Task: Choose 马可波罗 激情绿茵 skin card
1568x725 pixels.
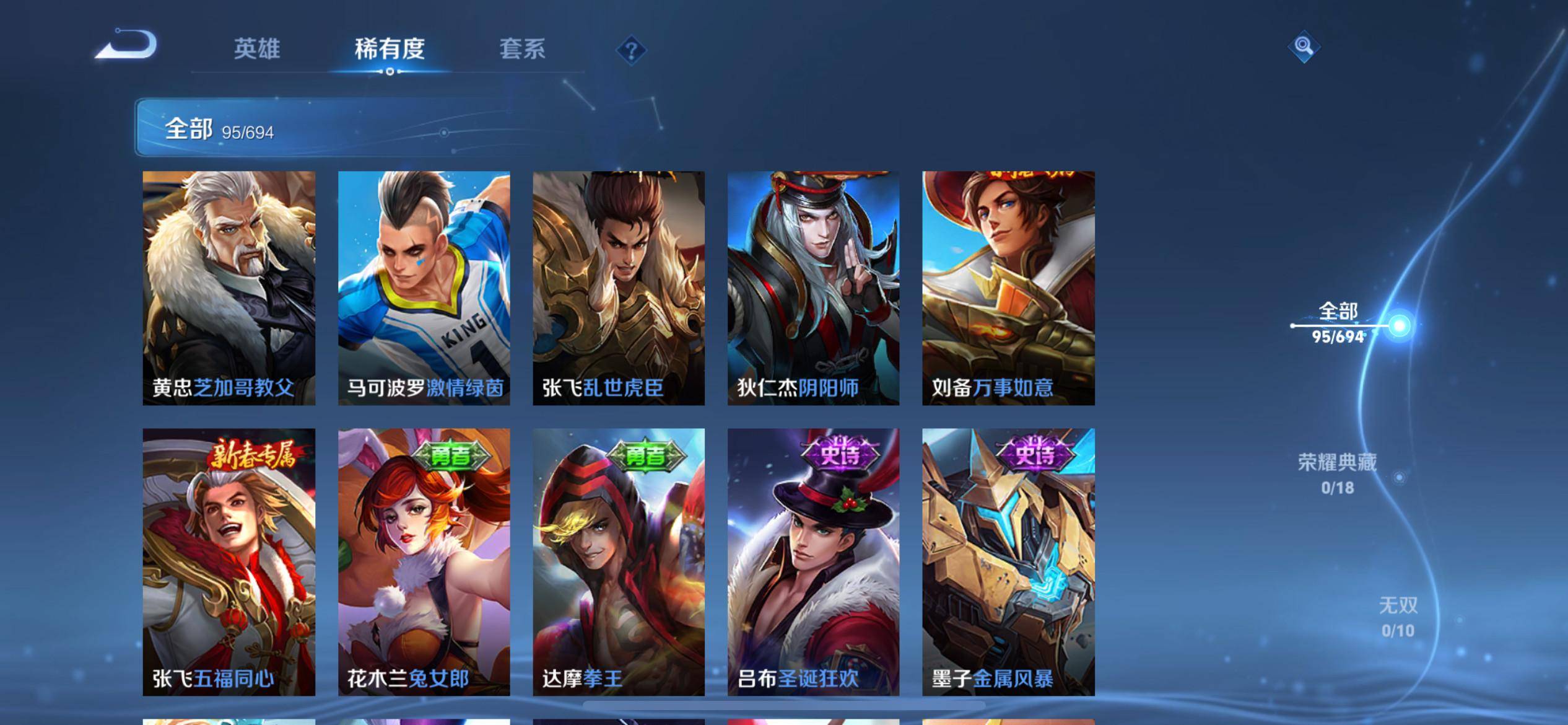Action: pyautogui.click(x=424, y=288)
